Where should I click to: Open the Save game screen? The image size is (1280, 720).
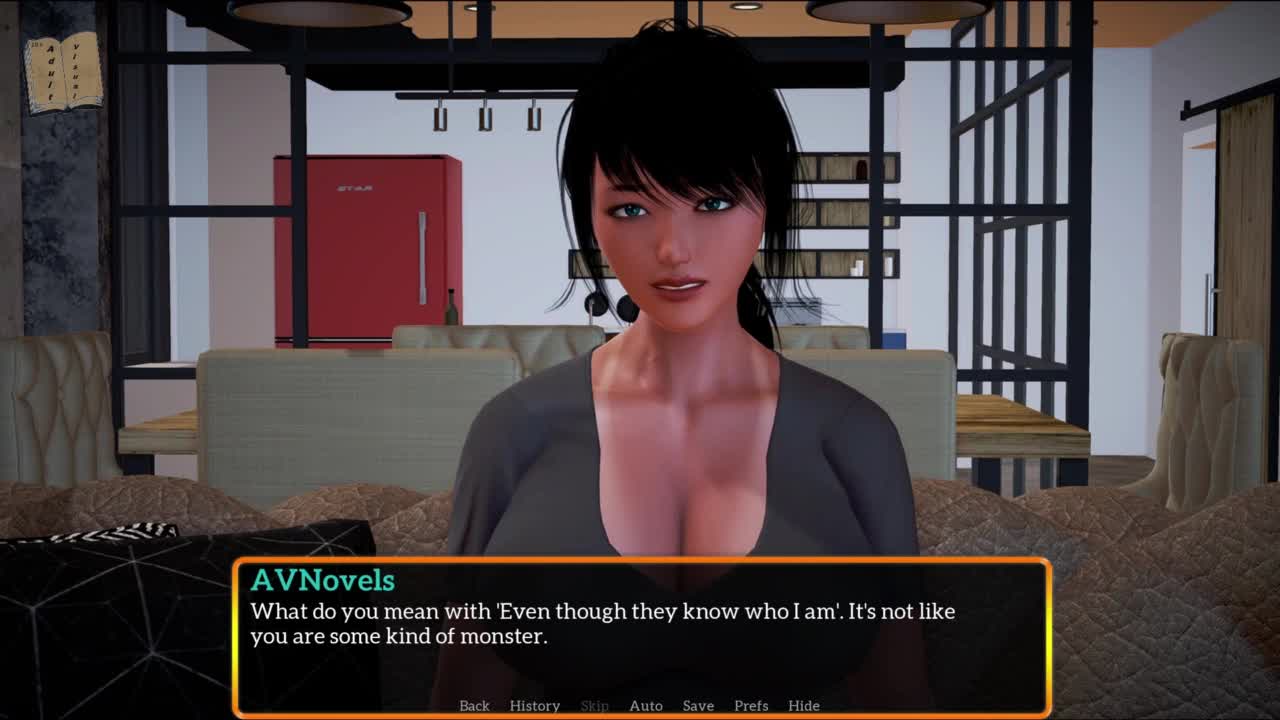tap(698, 705)
